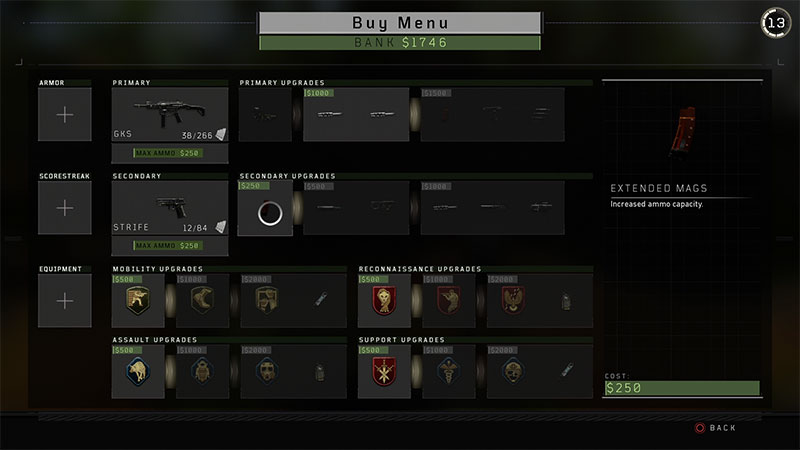This screenshot has height=450, width=800.
Task: Pick the $1000 secondary upgrade
Action: (492, 209)
